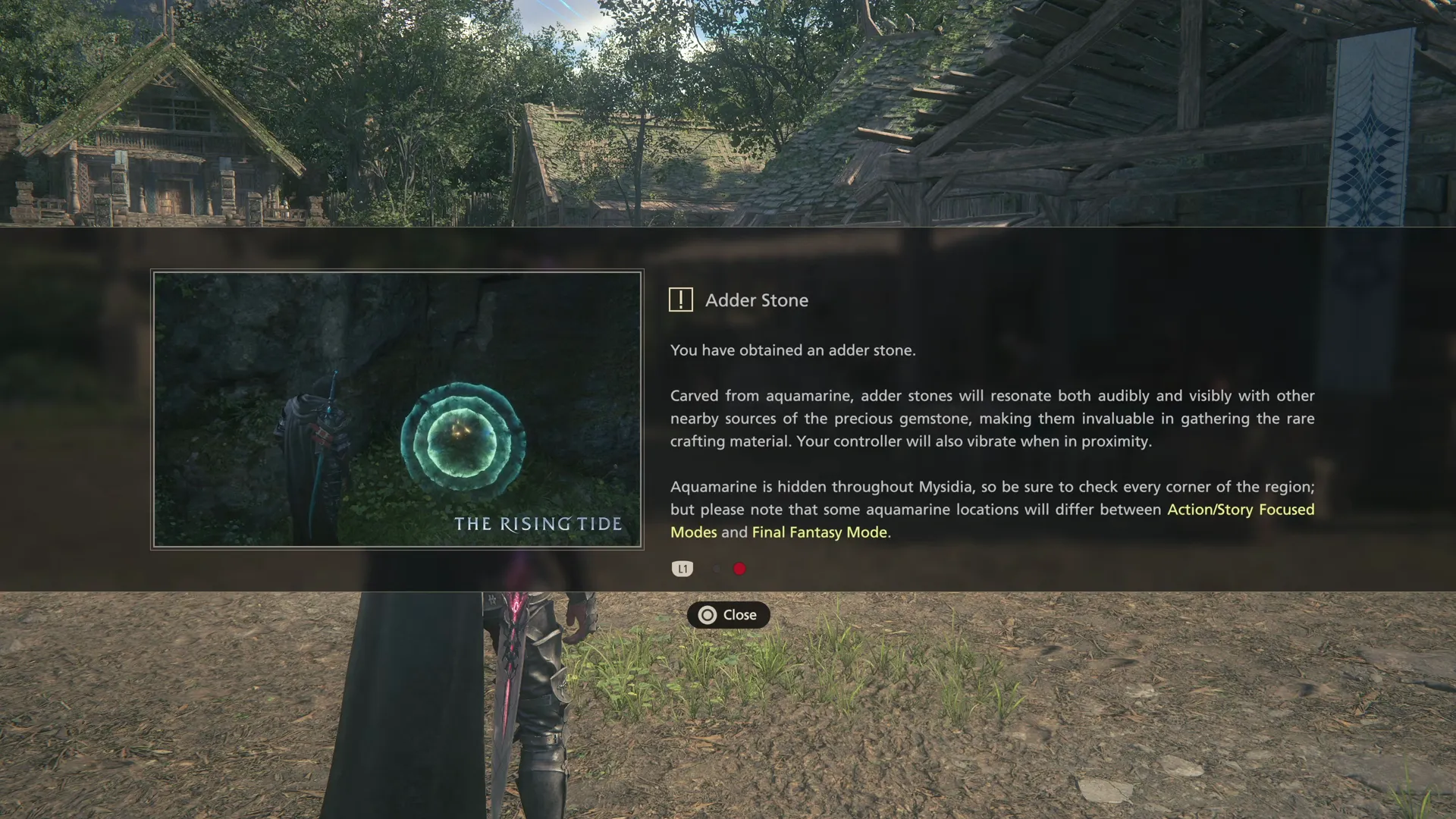Click the L1 key glyph to cycle pages
This screenshot has height=819, width=1456.
pyautogui.click(x=682, y=569)
